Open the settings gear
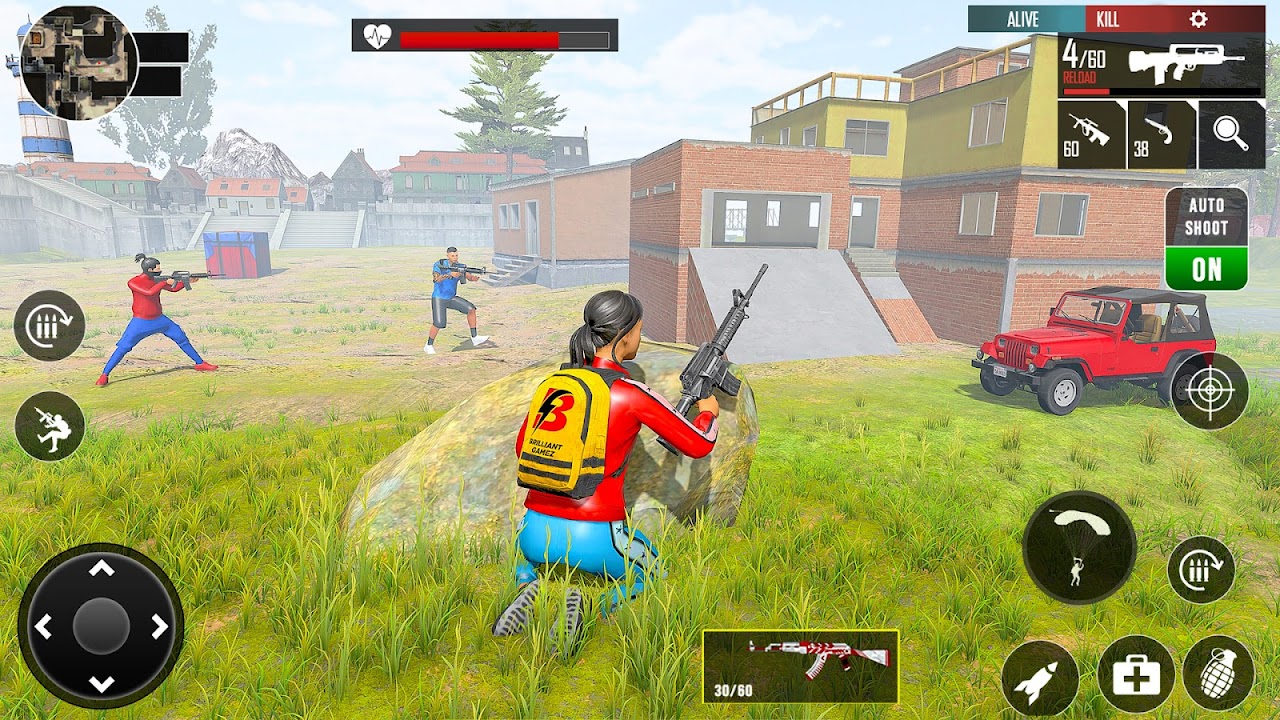This screenshot has width=1280, height=720. coord(1198,19)
